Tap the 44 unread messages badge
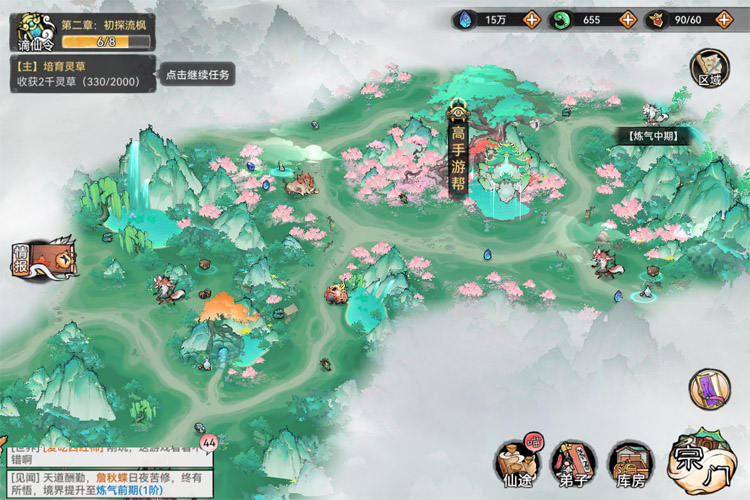The width and height of the screenshot is (750, 500). [209, 441]
